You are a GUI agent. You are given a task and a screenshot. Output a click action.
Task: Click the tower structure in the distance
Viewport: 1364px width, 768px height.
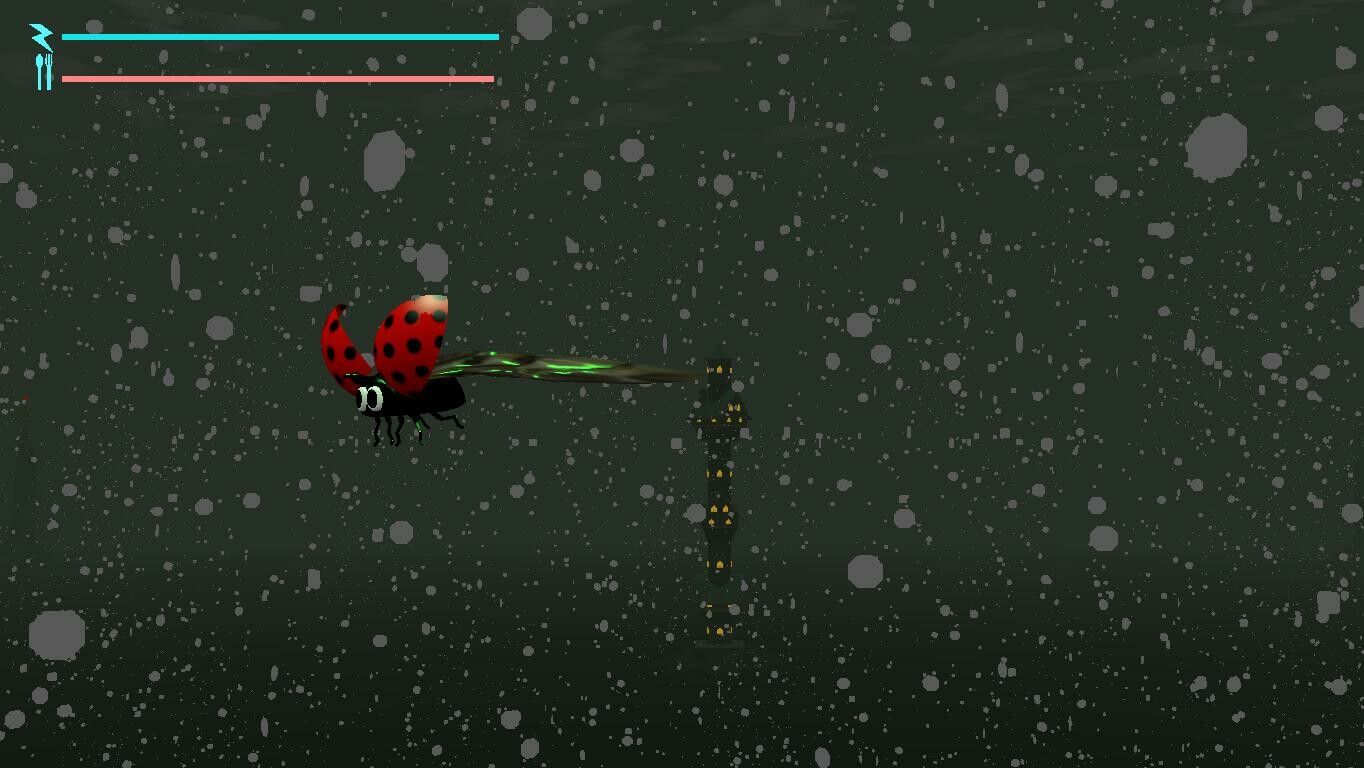pos(716,500)
